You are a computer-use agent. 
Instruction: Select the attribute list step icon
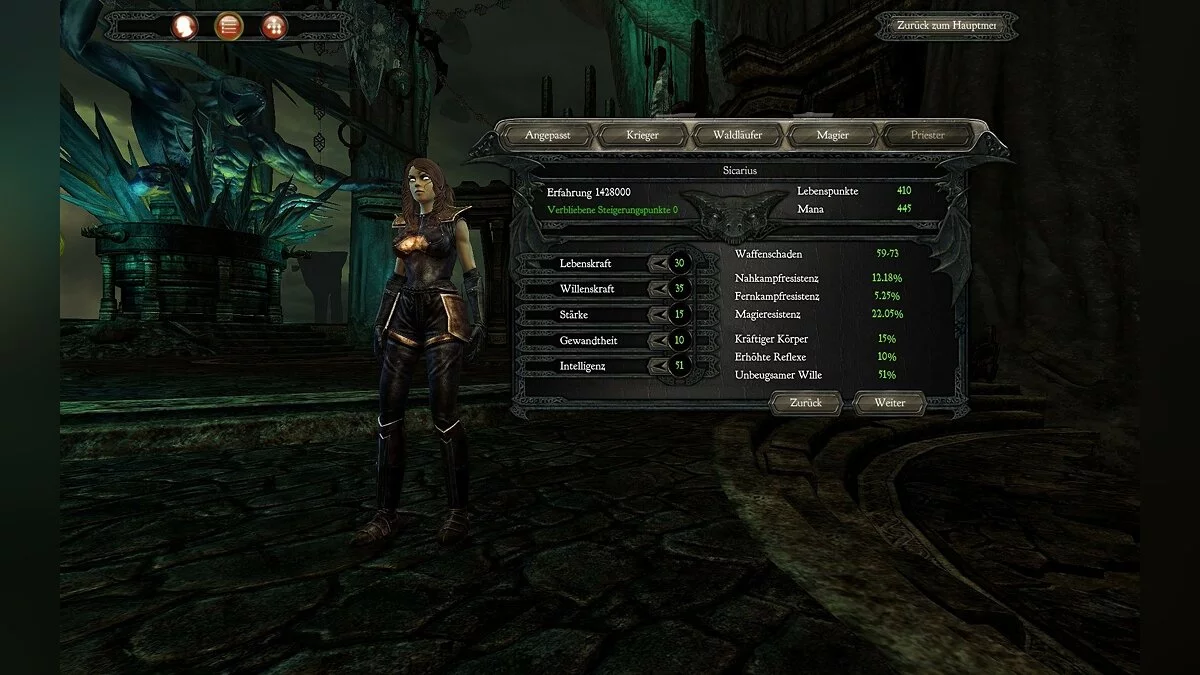pos(228,26)
